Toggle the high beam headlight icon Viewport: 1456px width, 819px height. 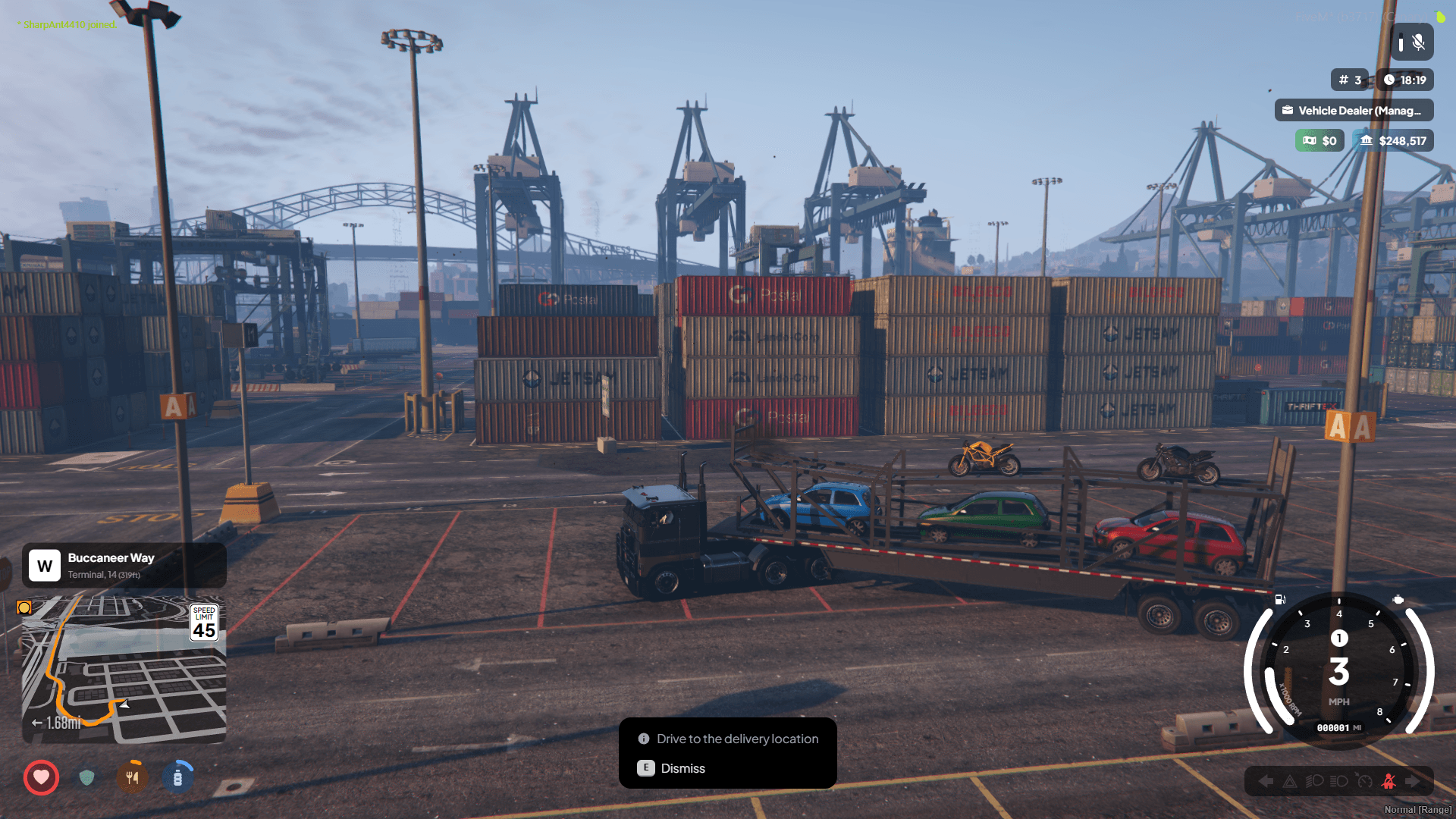click(x=1339, y=781)
